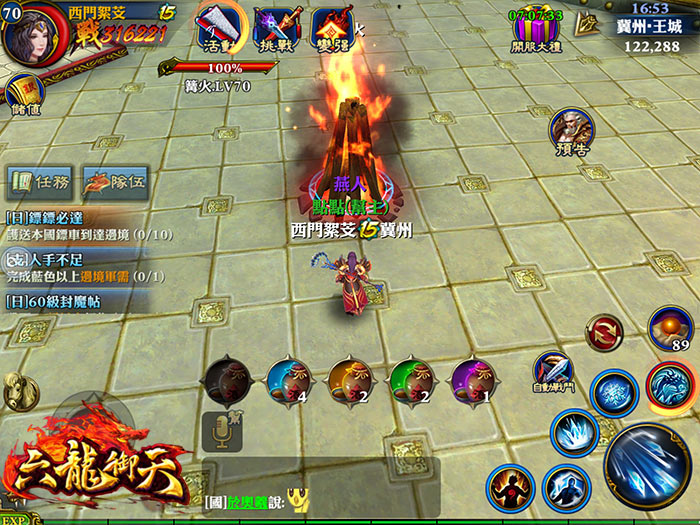
Task: Tap the red swap arrows button
Action: [x=605, y=331]
